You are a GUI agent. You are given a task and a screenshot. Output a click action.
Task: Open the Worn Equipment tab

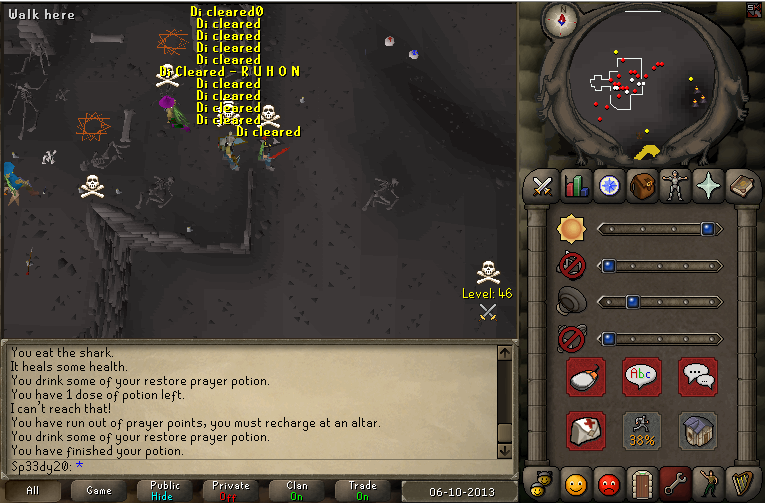(674, 186)
